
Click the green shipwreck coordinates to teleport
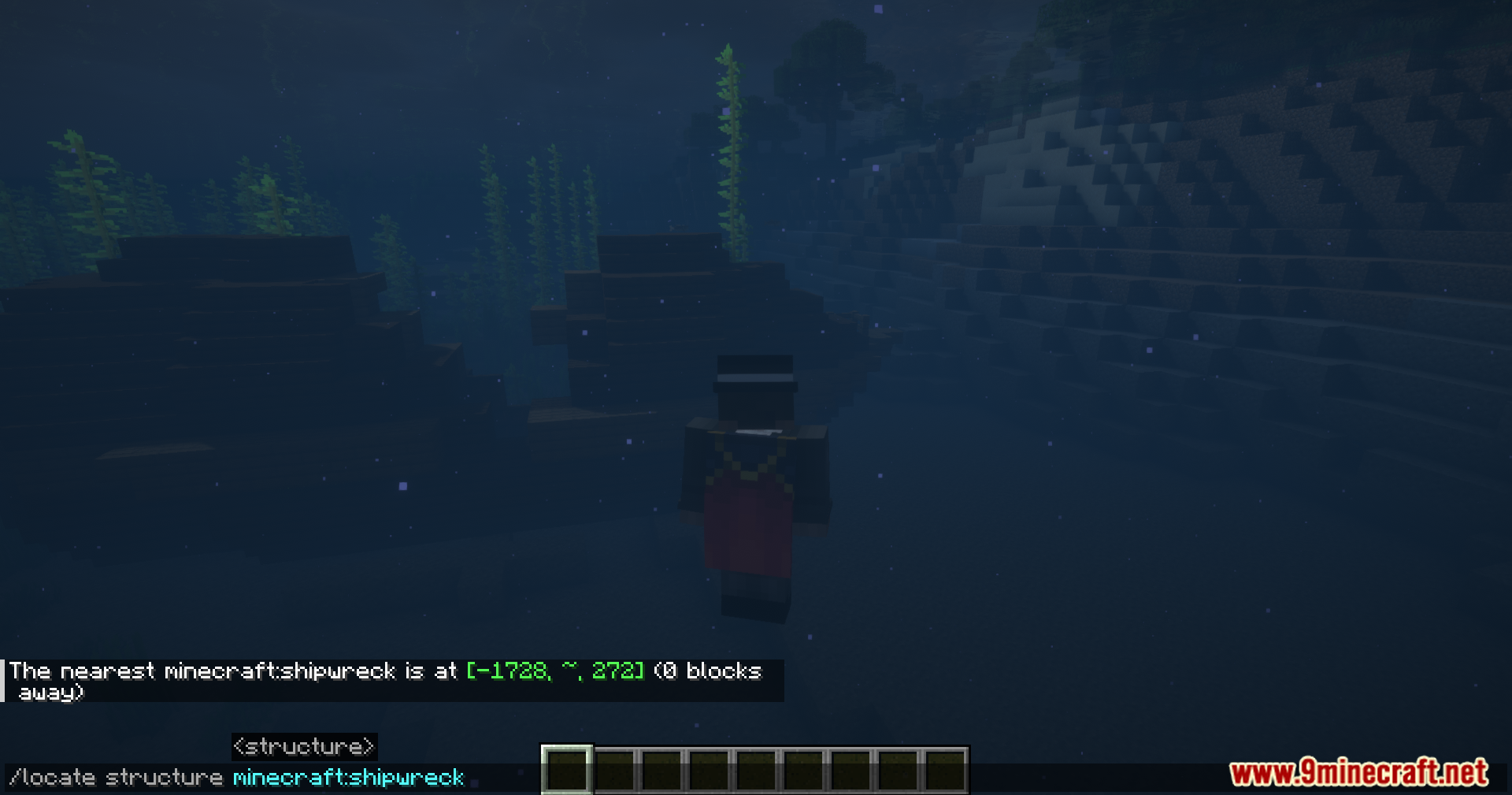pyautogui.click(x=554, y=671)
